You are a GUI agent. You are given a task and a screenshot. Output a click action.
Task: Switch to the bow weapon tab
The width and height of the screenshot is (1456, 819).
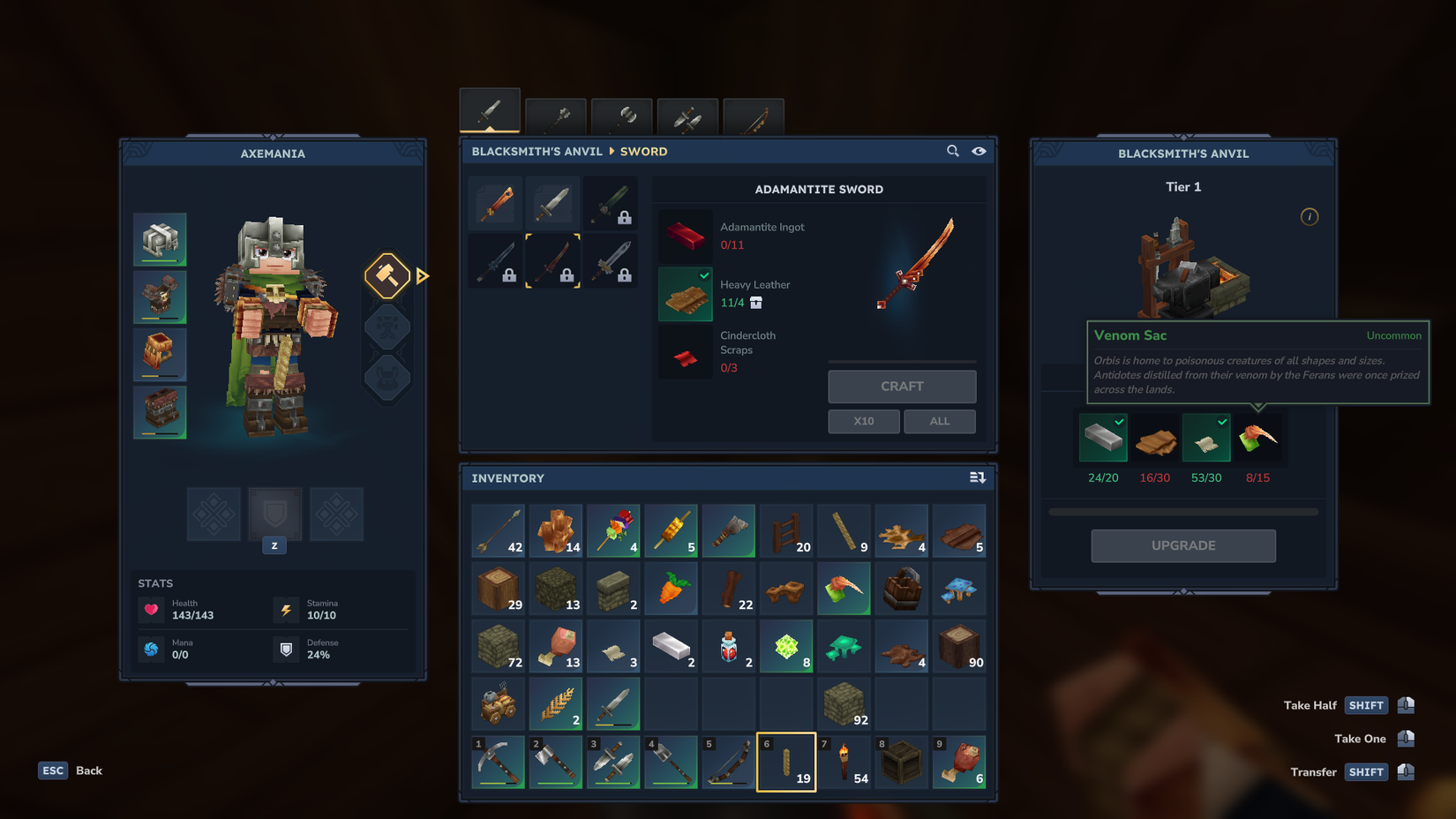point(754,115)
